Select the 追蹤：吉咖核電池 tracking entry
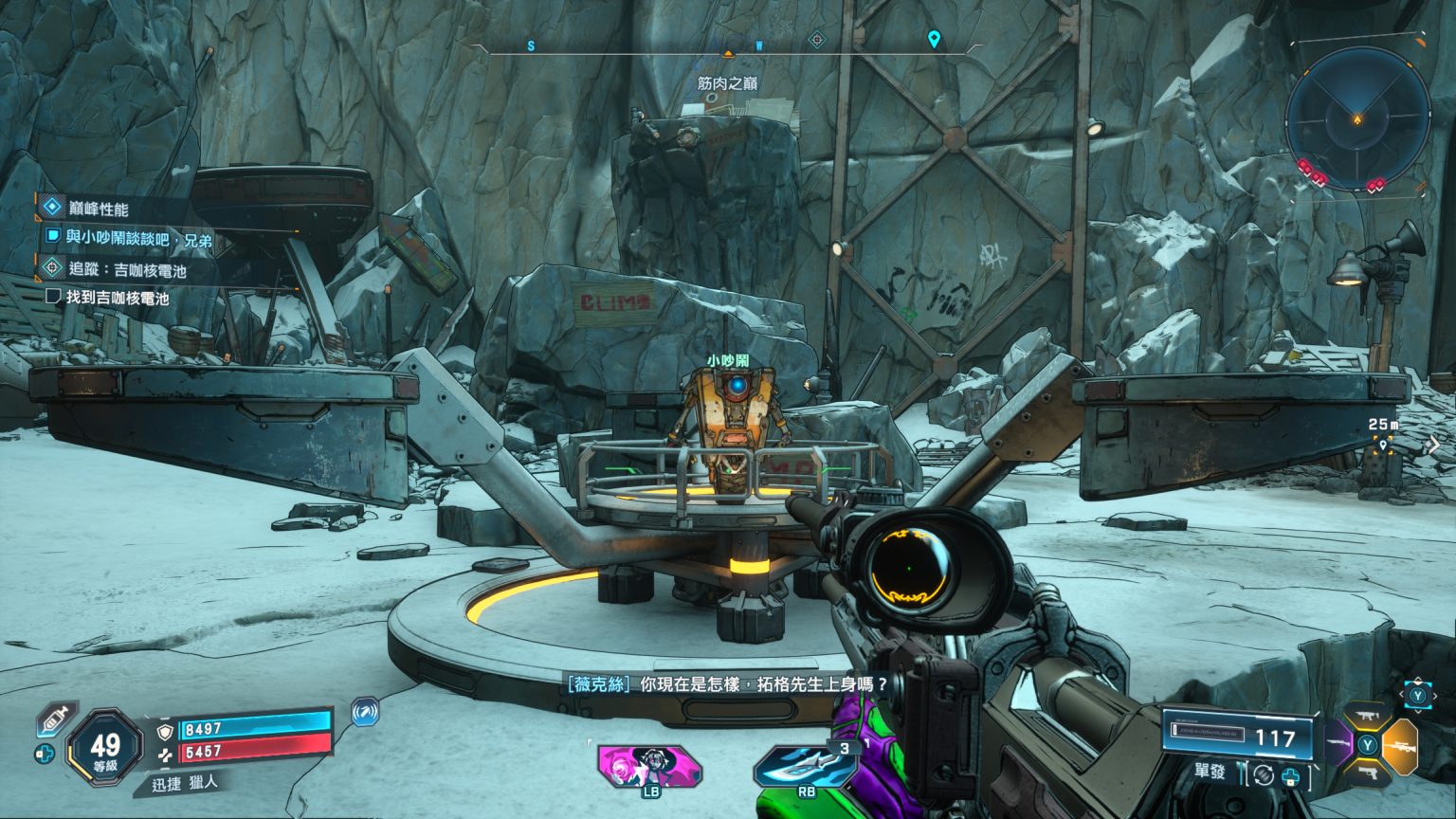This screenshot has width=1456, height=819. click(127, 270)
